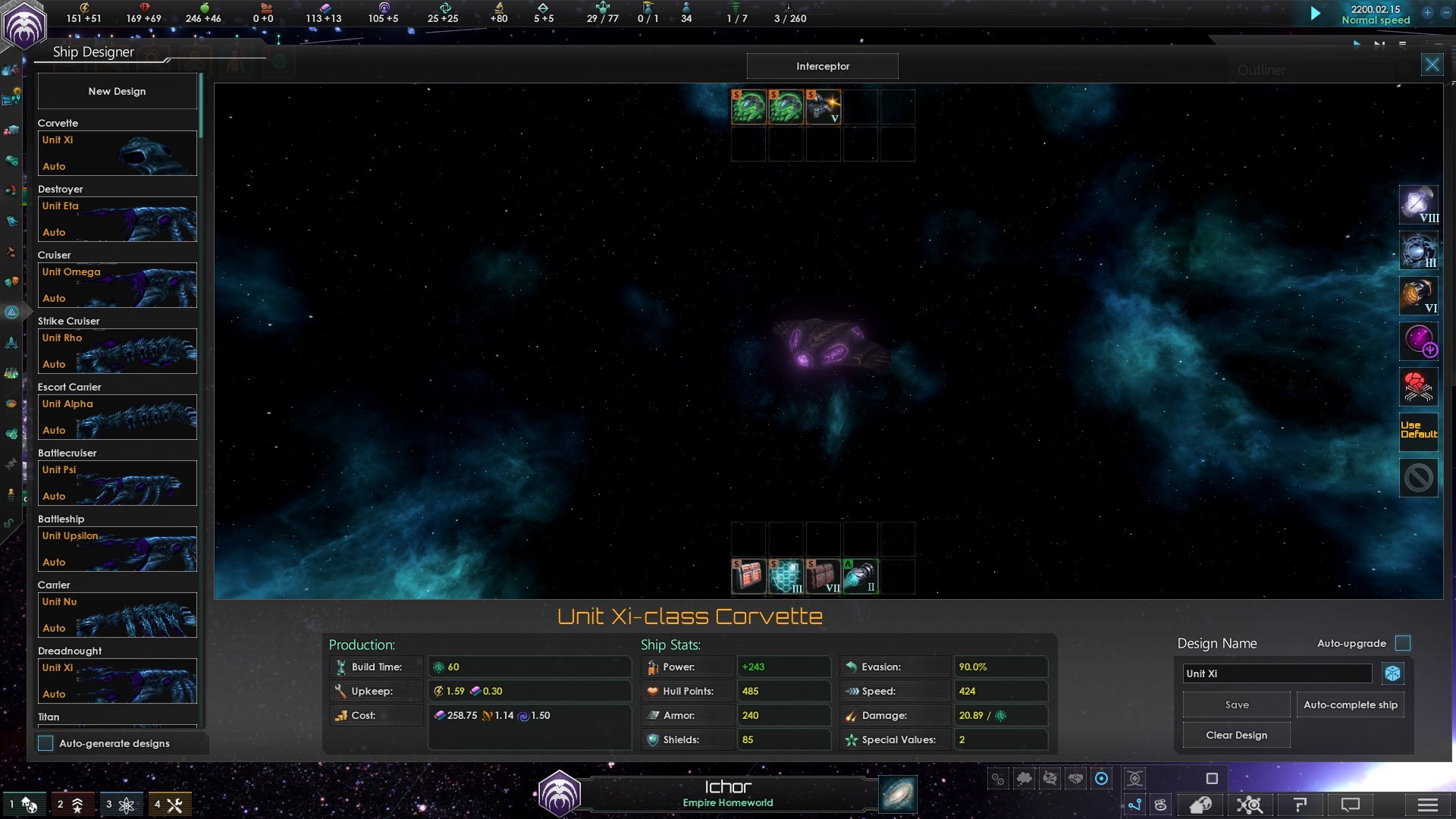Select the afterburner utility slot

pyautogui.click(x=860, y=576)
